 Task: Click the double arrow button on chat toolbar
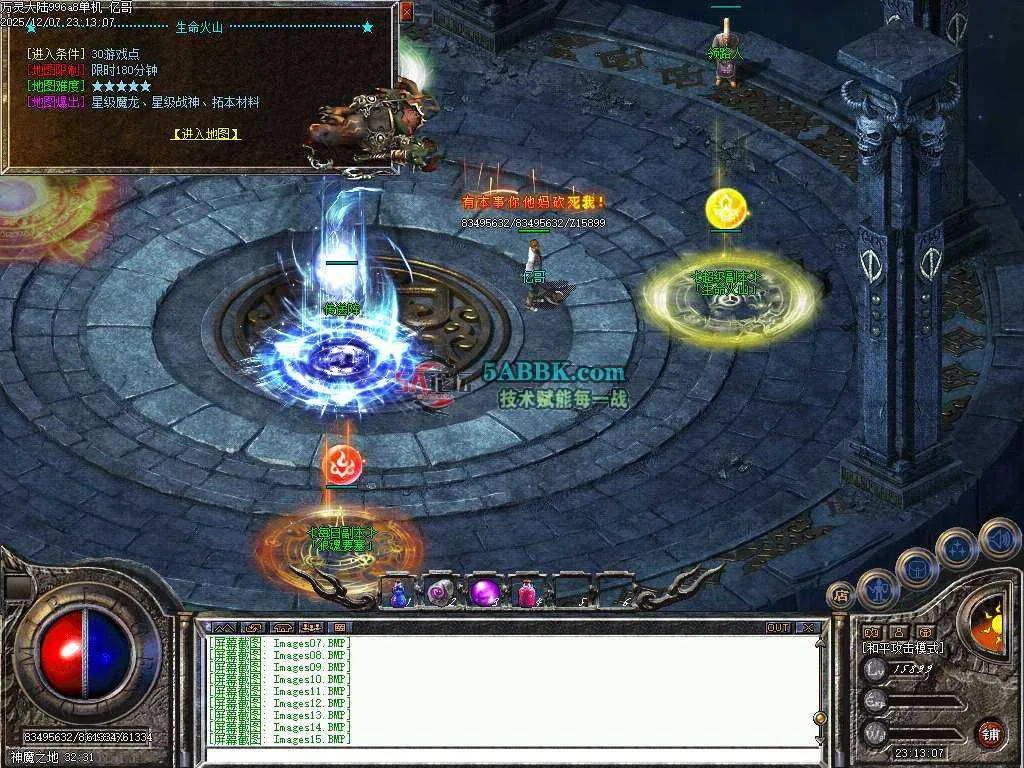(x=222, y=628)
